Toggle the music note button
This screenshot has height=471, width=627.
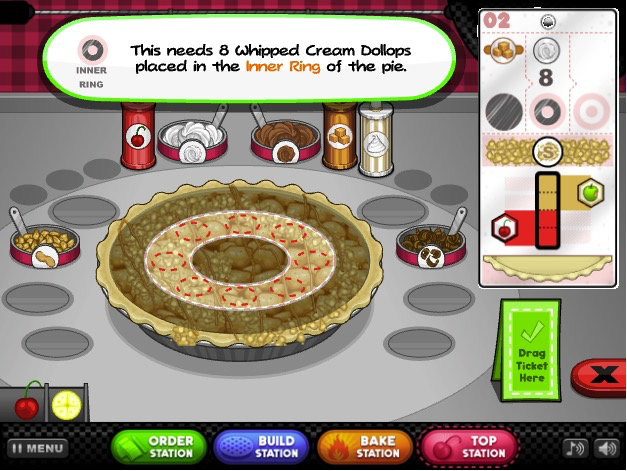(x=575, y=448)
